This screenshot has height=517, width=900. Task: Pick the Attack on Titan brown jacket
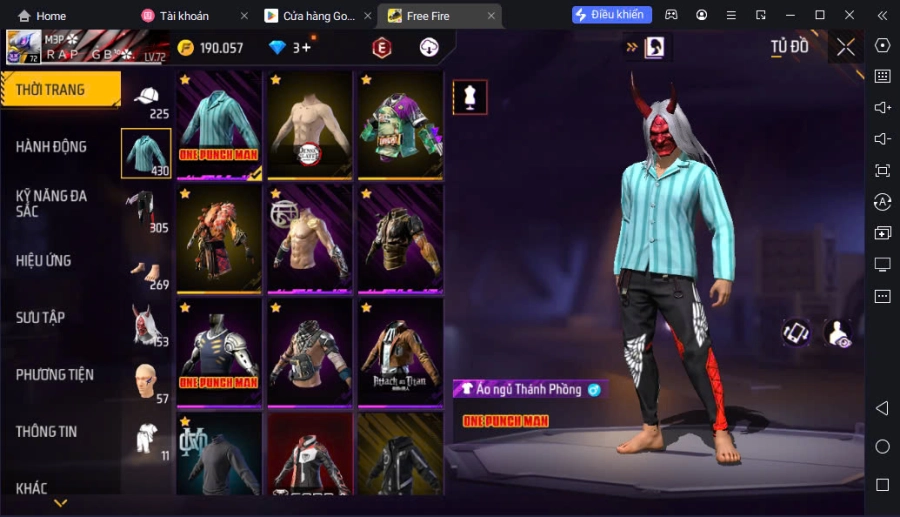tap(400, 350)
